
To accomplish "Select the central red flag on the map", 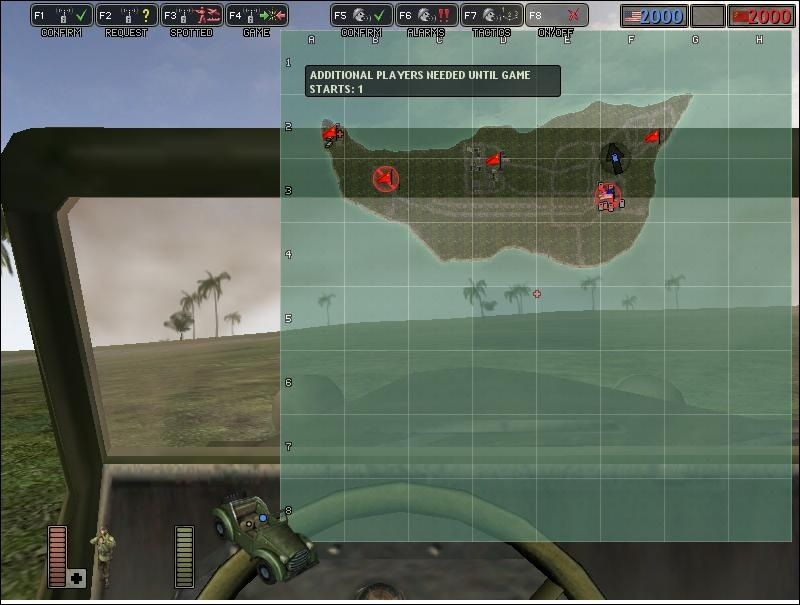I will pyautogui.click(x=493, y=160).
